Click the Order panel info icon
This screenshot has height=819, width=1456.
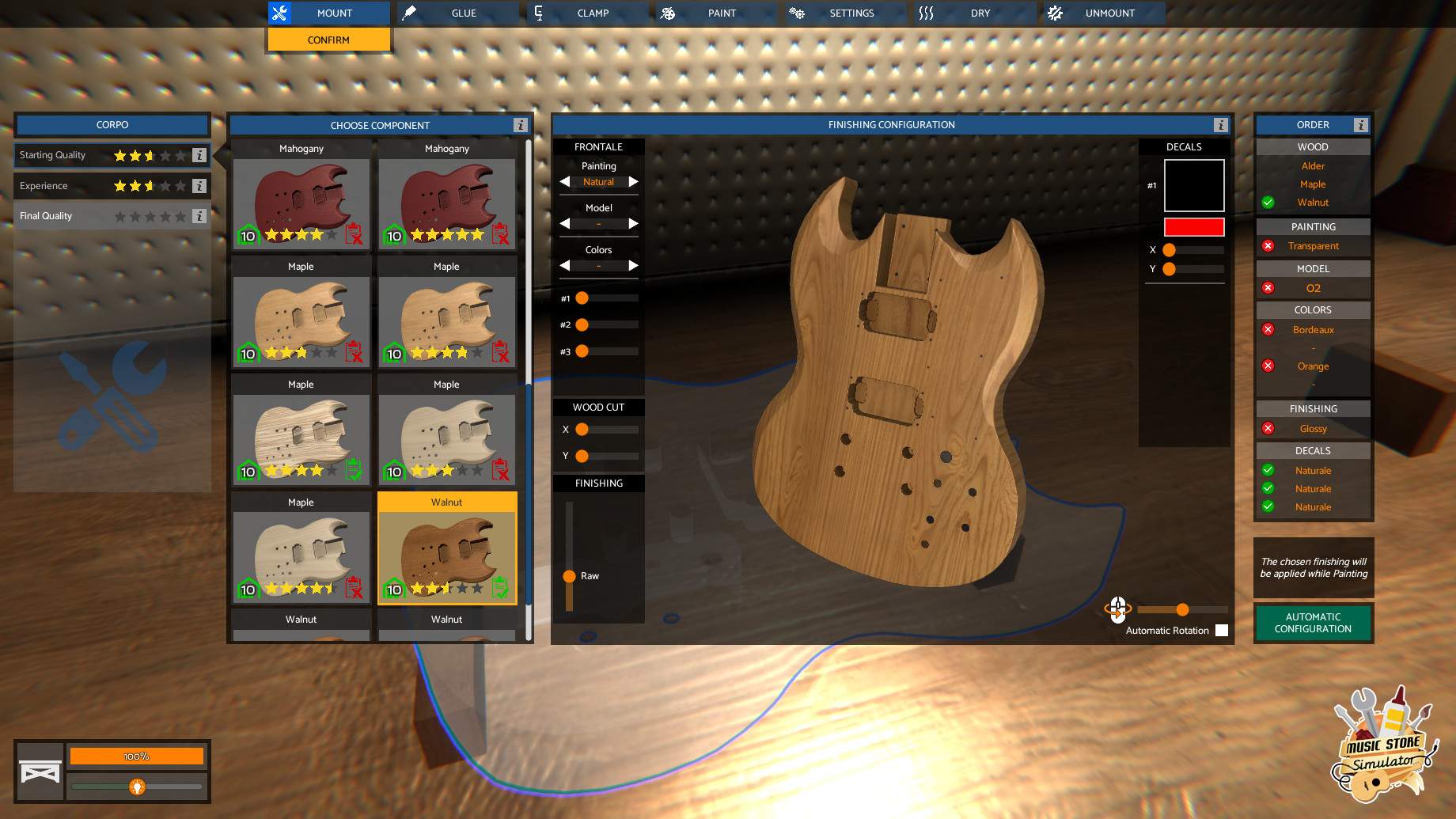[x=1361, y=125]
